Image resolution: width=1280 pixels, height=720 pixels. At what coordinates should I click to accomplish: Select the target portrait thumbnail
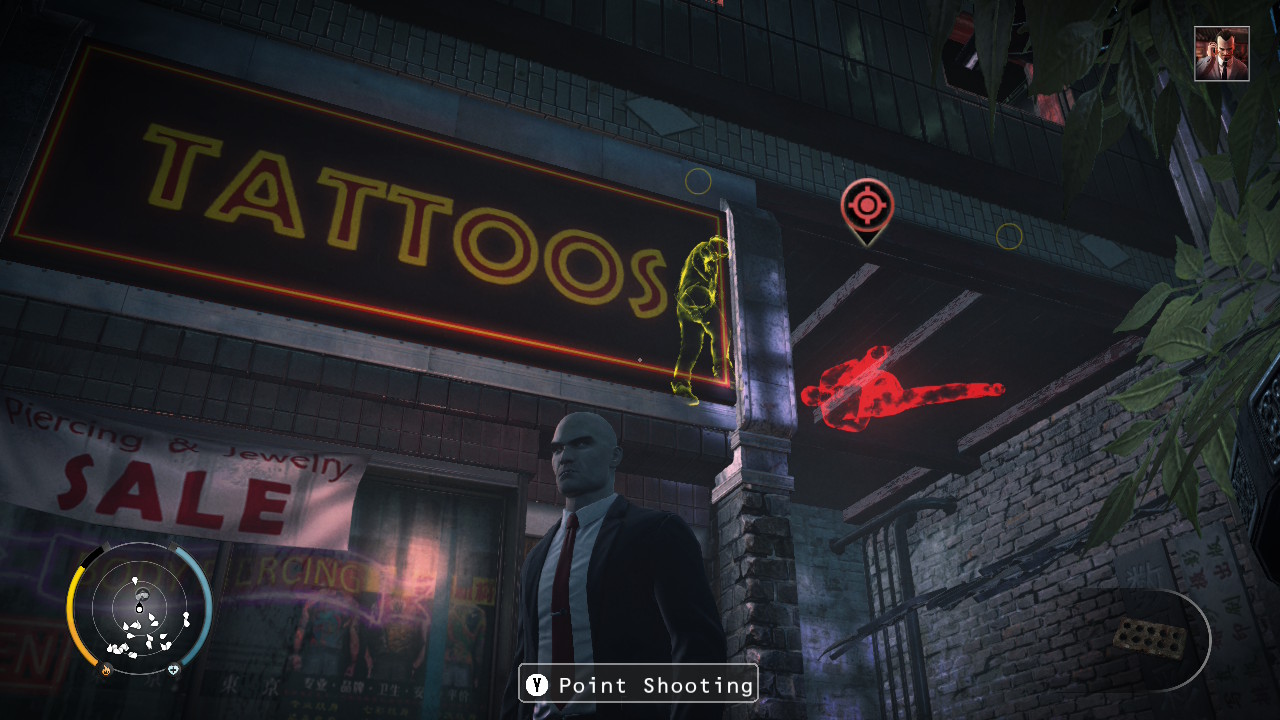(1221, 54)
